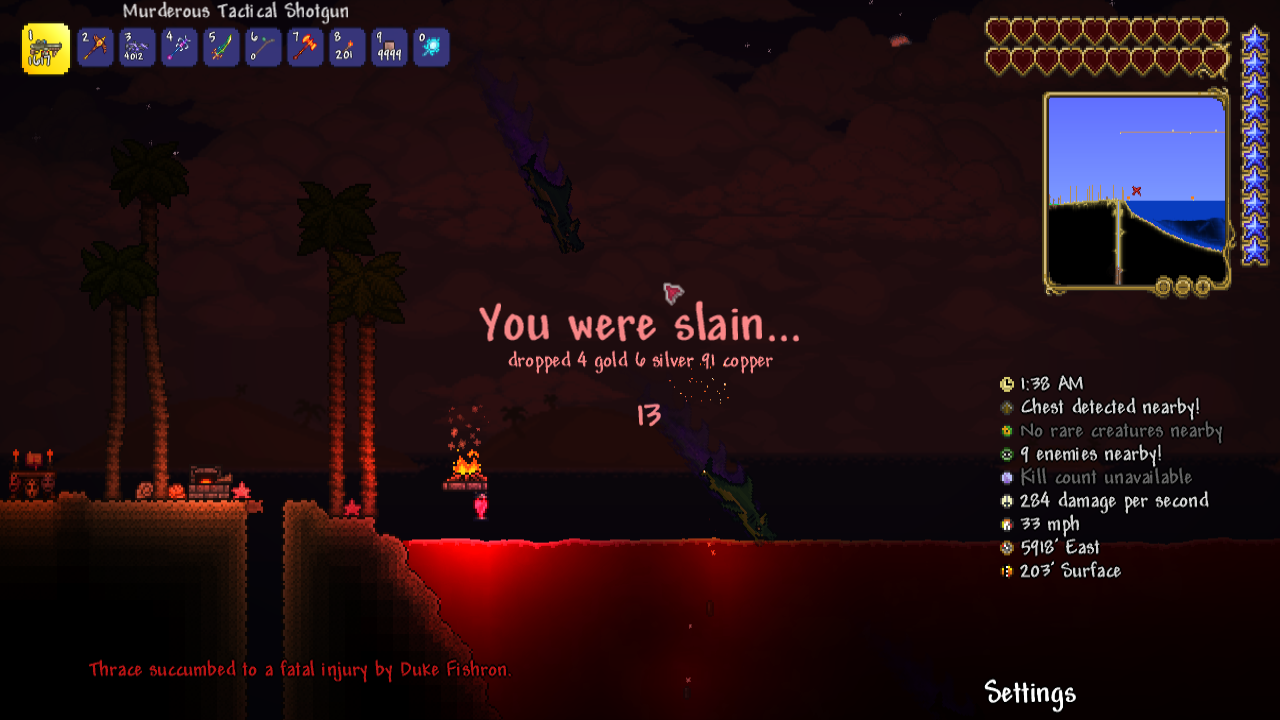Select the orange pickaxe in slot 2
Viewport: 1280px width, 720px height.
96,47
